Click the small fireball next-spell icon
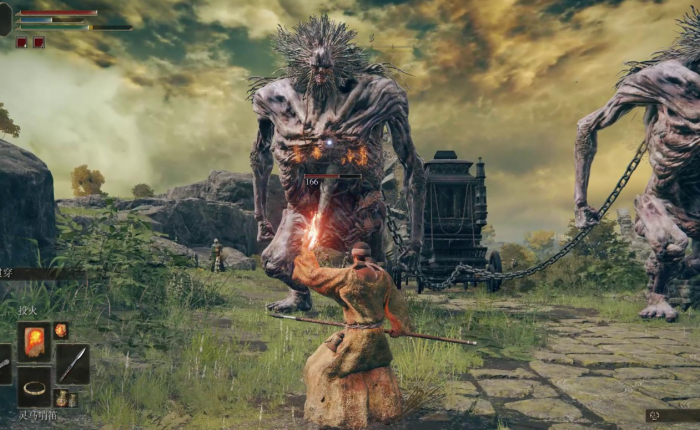Screen dimensions: 700x430 click(61, 331)
